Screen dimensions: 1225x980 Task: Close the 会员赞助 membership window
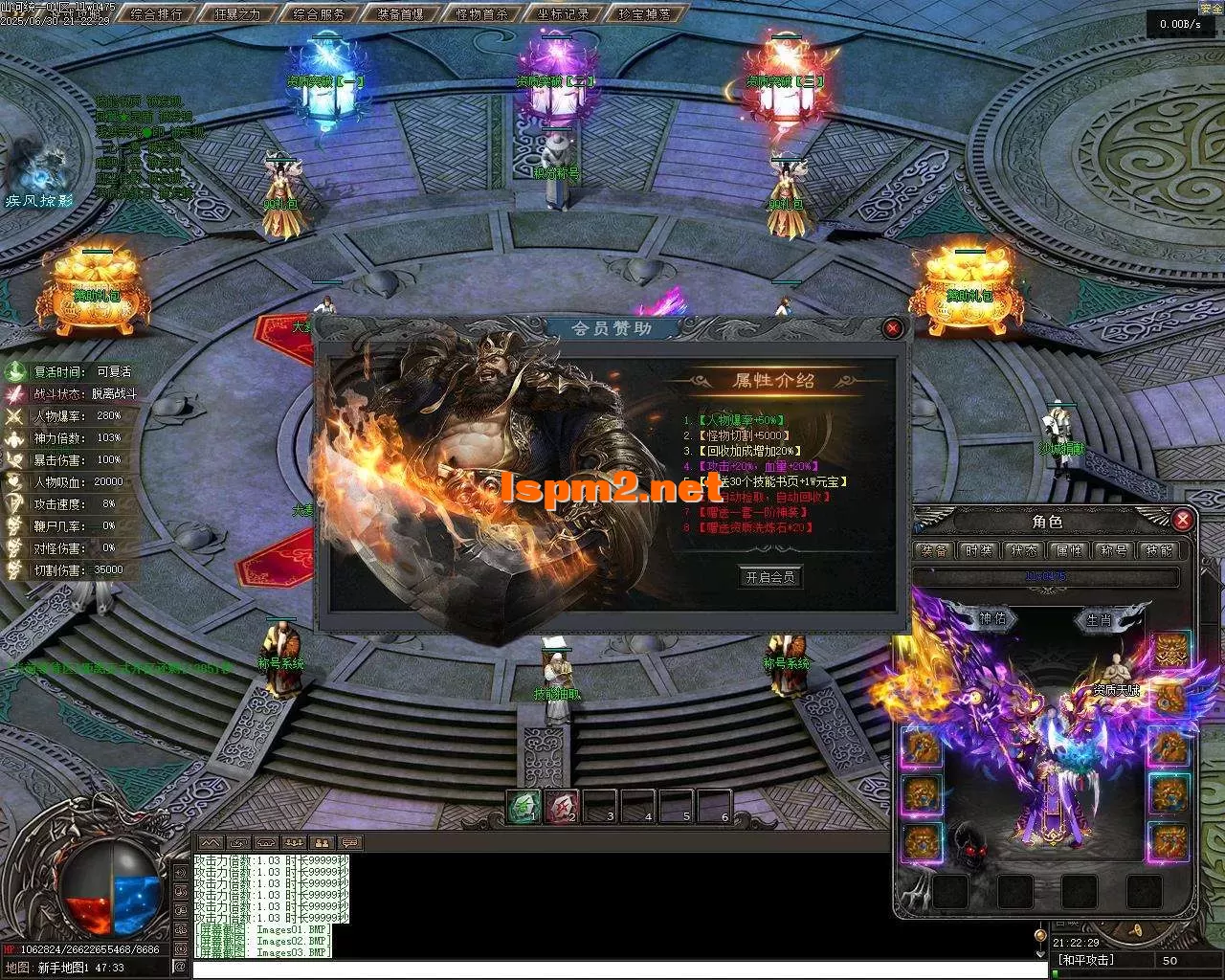[x=893, y=328]
